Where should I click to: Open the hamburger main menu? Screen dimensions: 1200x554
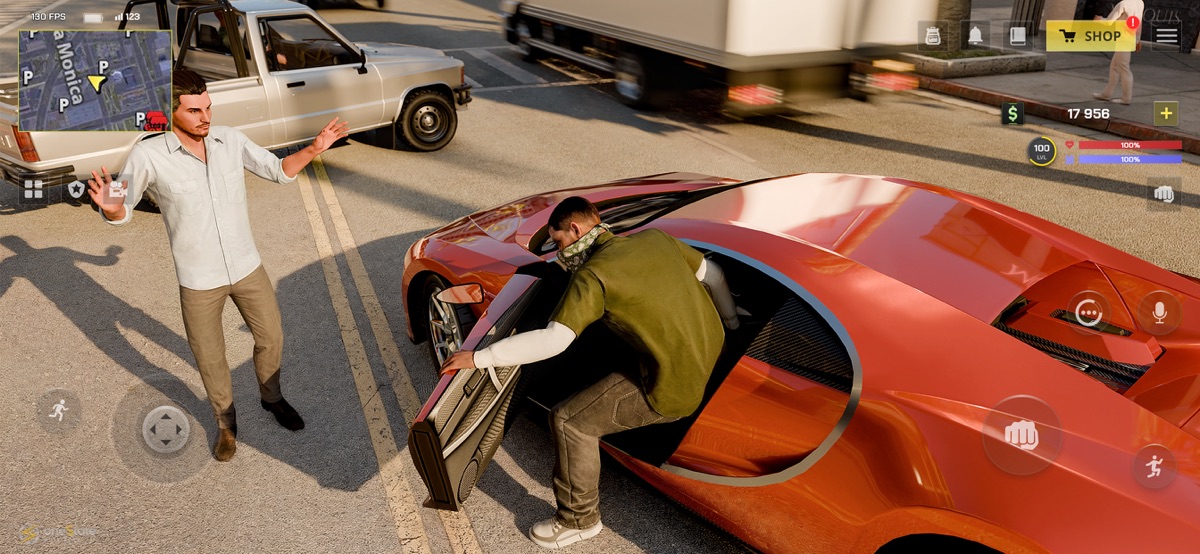click(1167, 36)
